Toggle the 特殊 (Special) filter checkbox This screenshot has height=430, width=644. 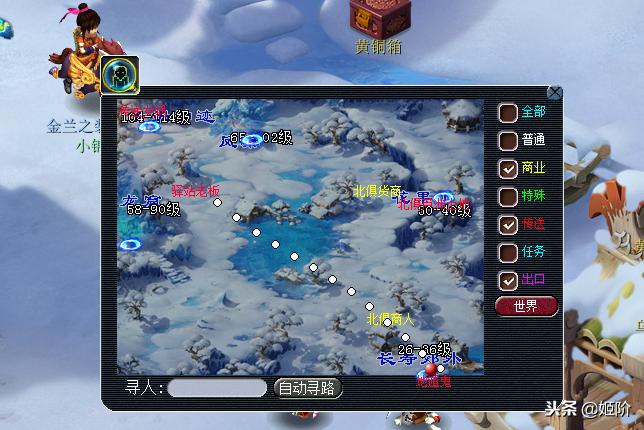click(x=508, y=196)
